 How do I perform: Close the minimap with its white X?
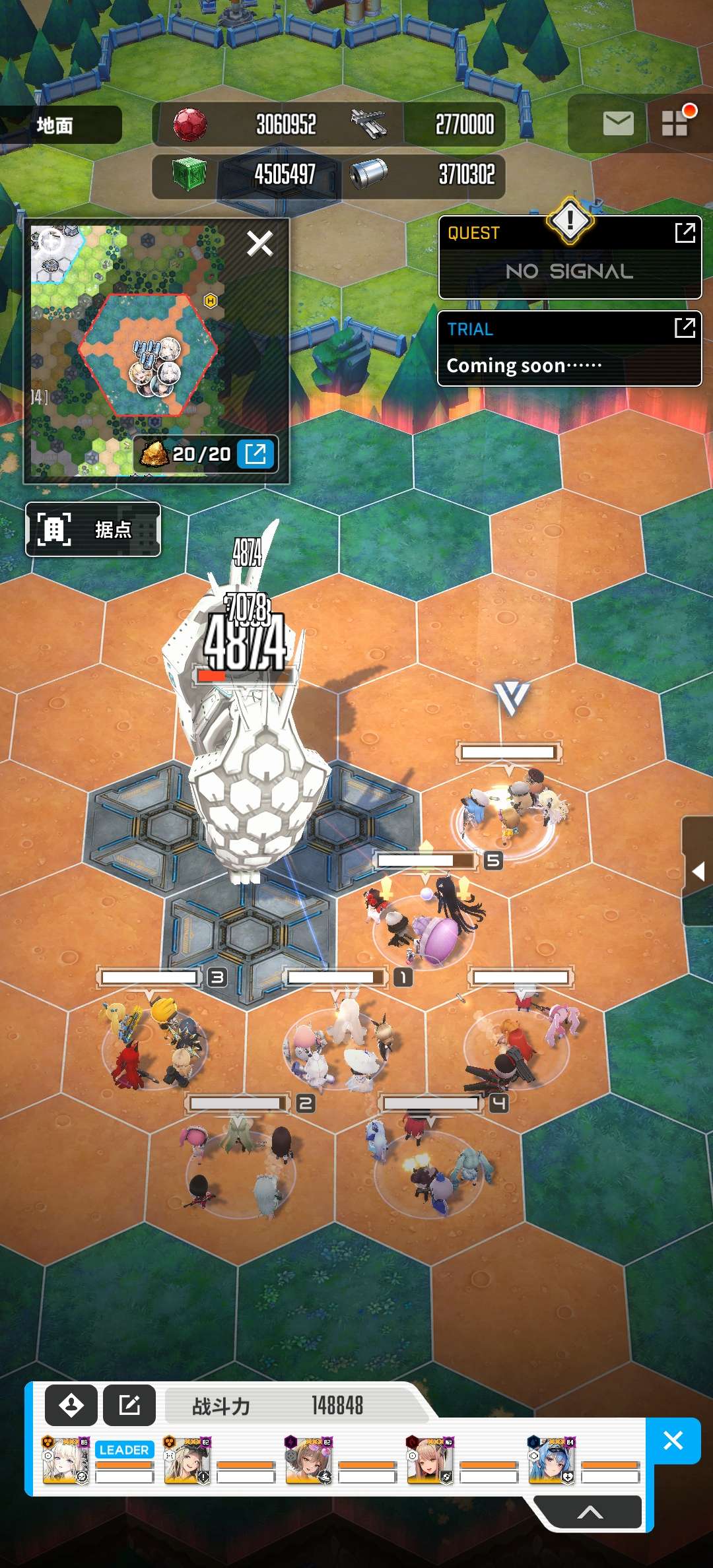[x=259, y=244]
